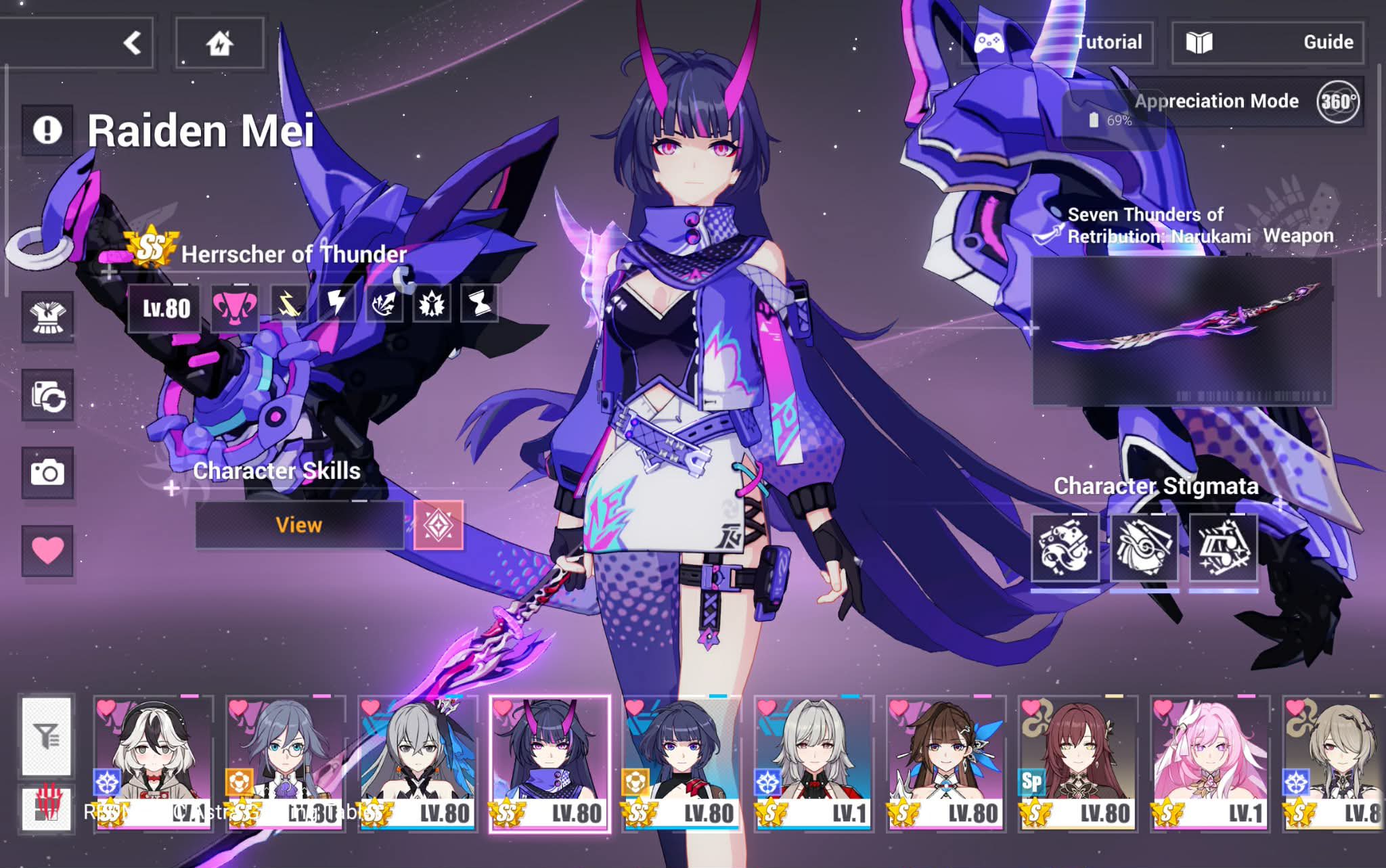This screenshot has width=1386, height=868.
Task: Open the Narukami weapon panel
Action: (1182, 330)
